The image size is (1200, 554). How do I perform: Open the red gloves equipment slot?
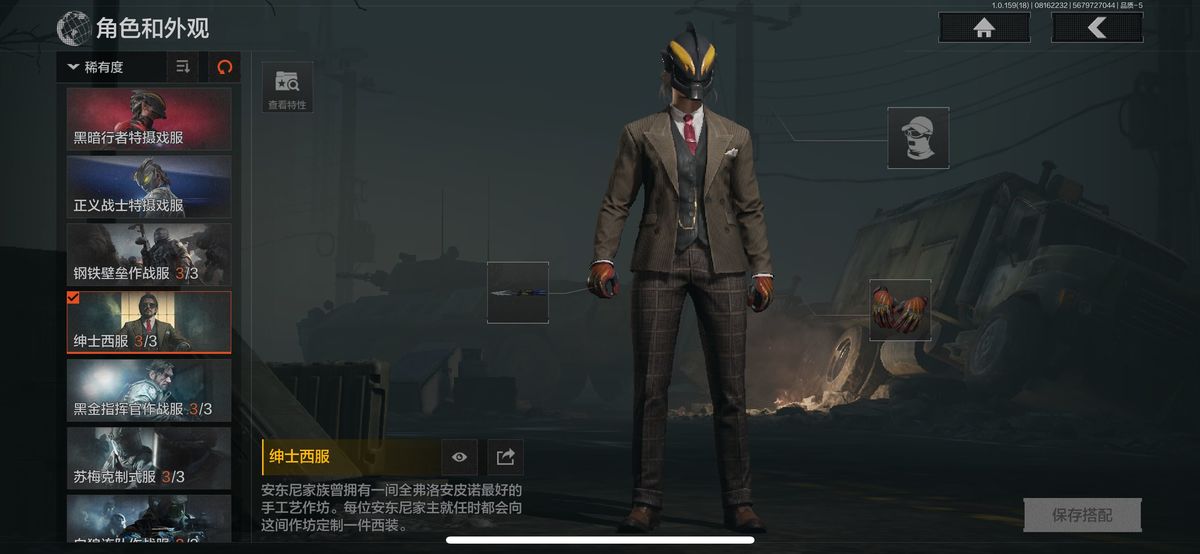coord(899,310)
